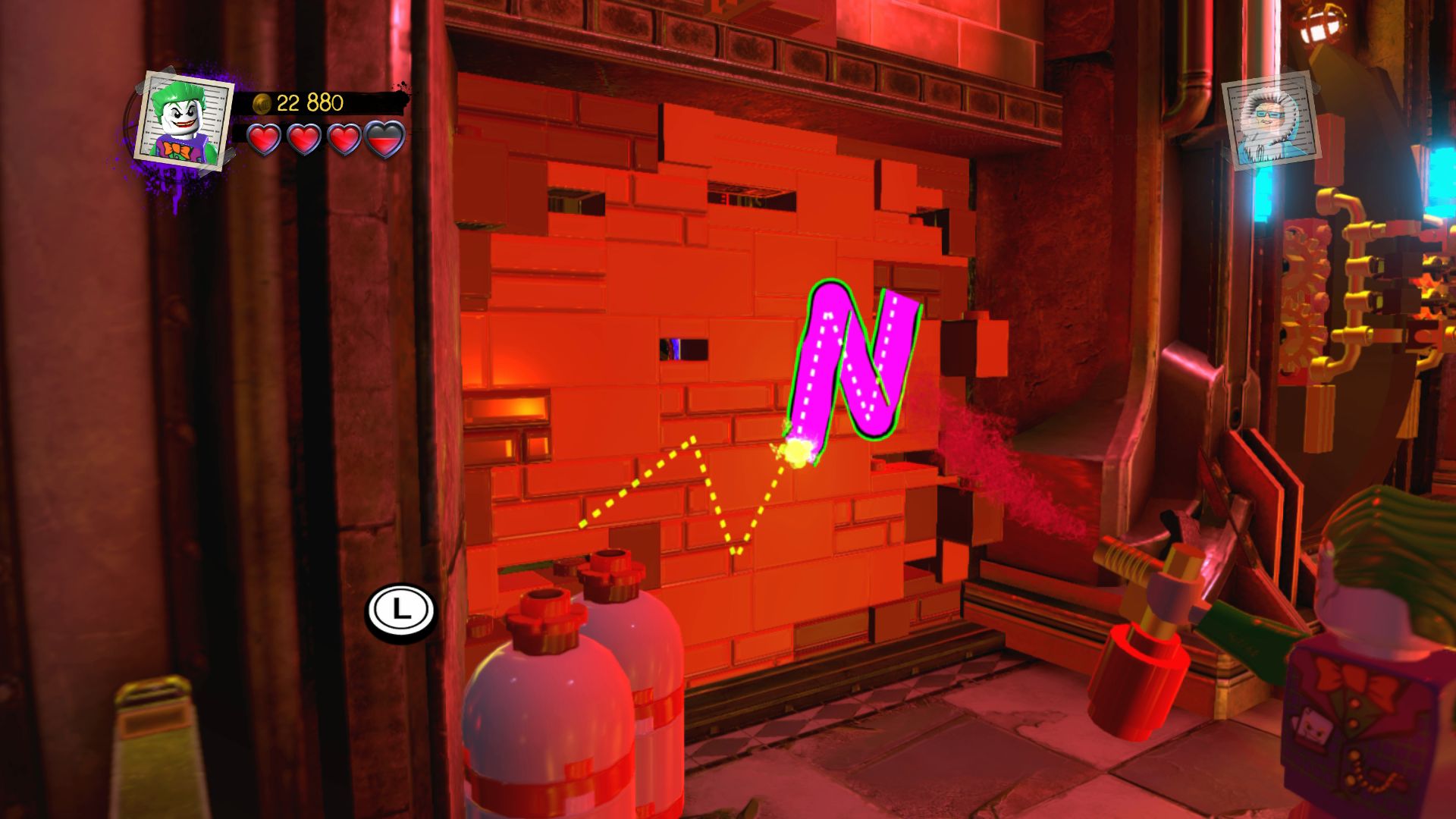Click the second heart in Joker's health bar

tap(304, 140)
